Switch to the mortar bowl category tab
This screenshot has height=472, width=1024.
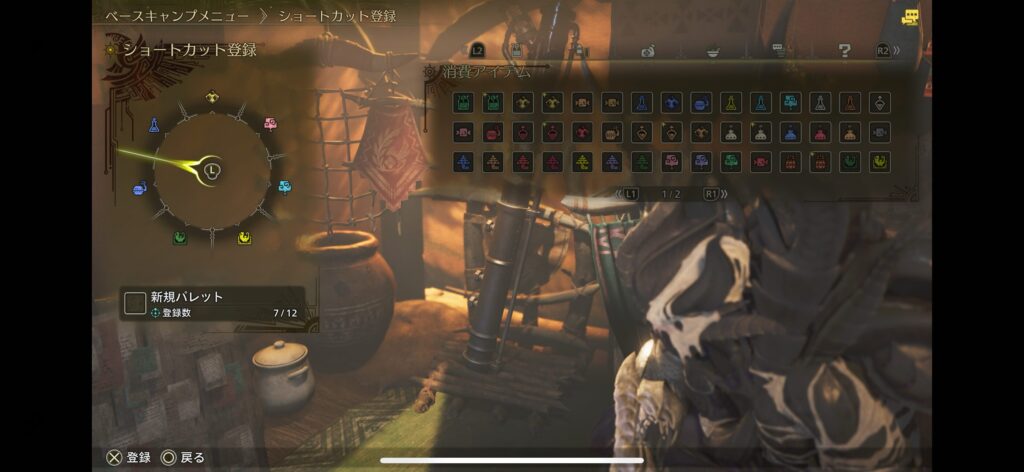(x=712, y=50)
